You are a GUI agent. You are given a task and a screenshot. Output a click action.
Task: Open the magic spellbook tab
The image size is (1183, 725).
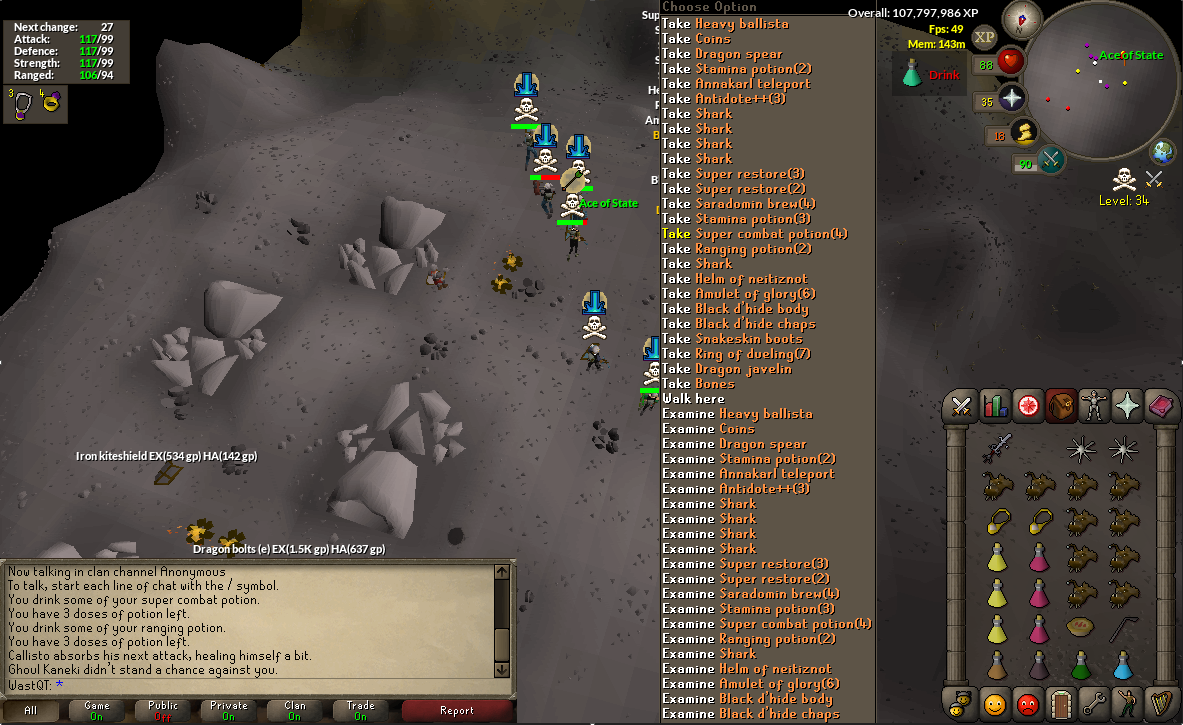pyautogui.click(x=1160, y=406)
